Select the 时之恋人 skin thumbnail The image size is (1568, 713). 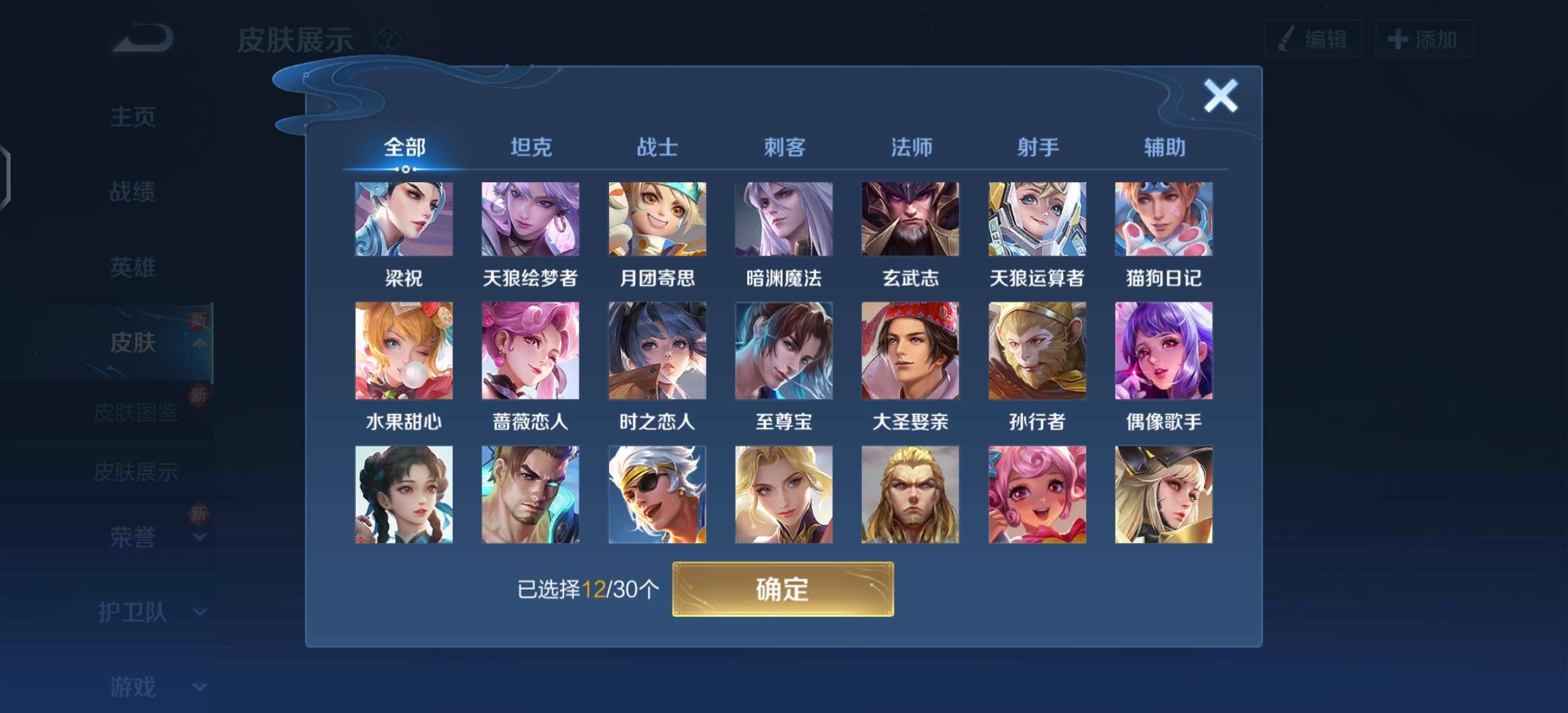tap(657, 351)
